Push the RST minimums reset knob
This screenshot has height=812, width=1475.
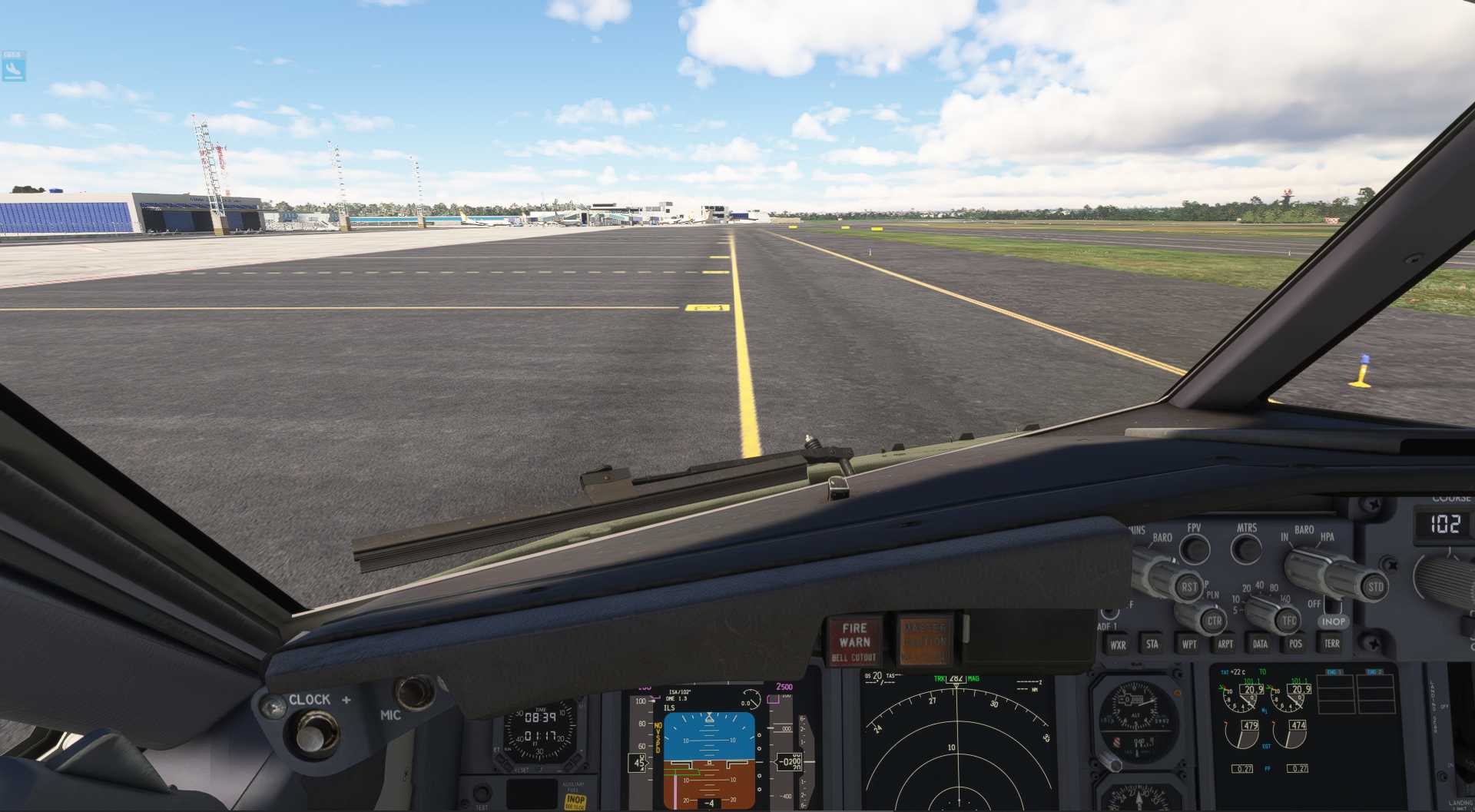click(1188, 587)
